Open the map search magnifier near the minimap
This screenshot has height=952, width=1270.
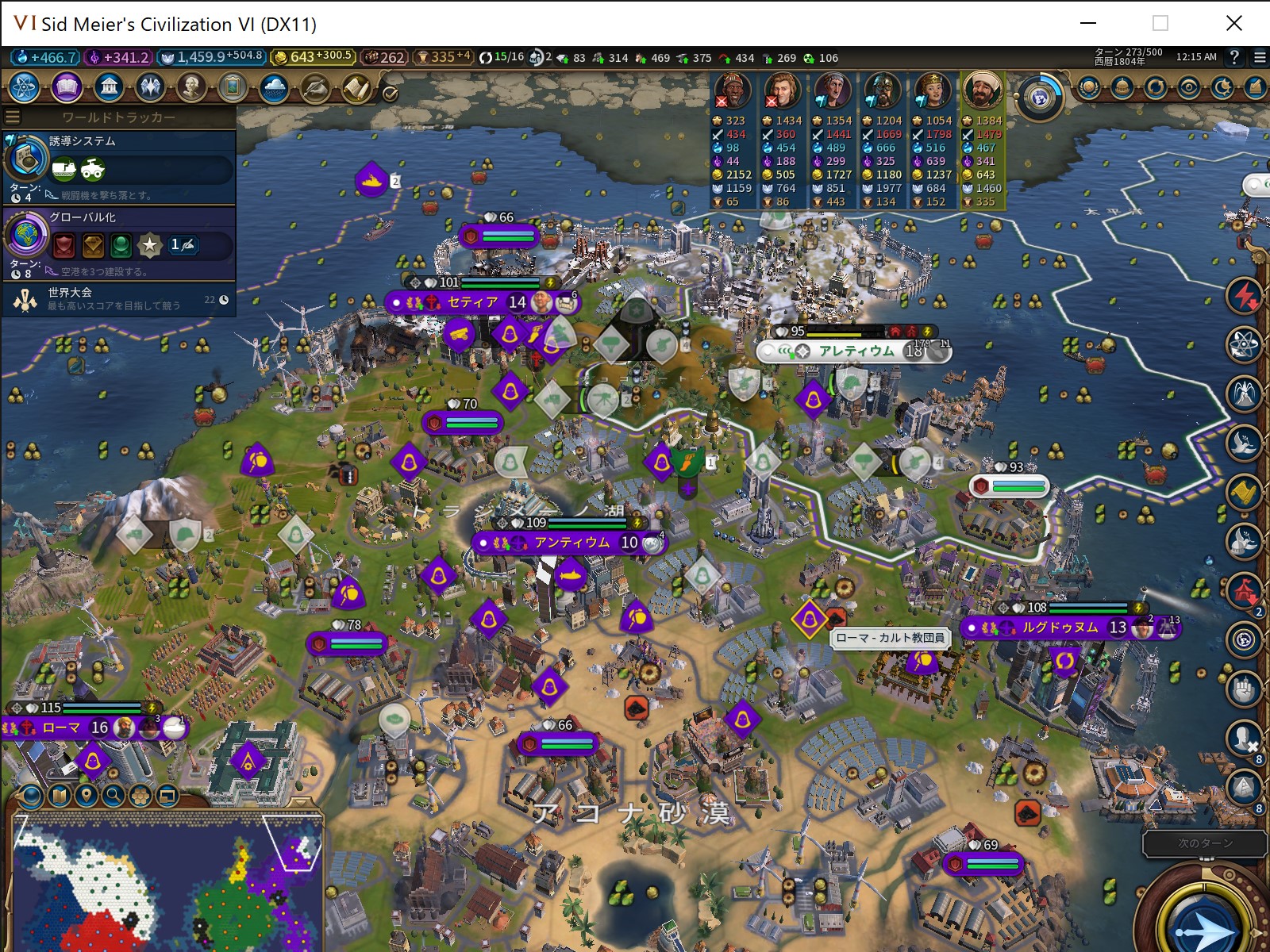112,795
